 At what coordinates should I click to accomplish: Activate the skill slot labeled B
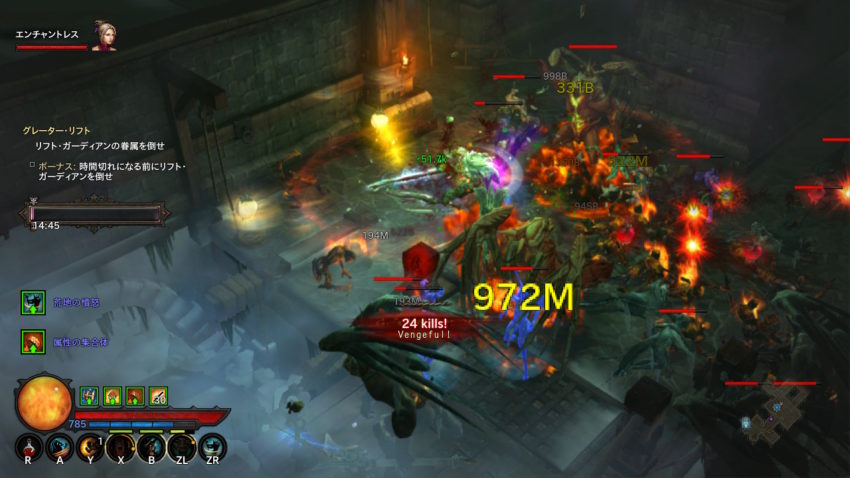pyautogui.click(x=151, y=447)
